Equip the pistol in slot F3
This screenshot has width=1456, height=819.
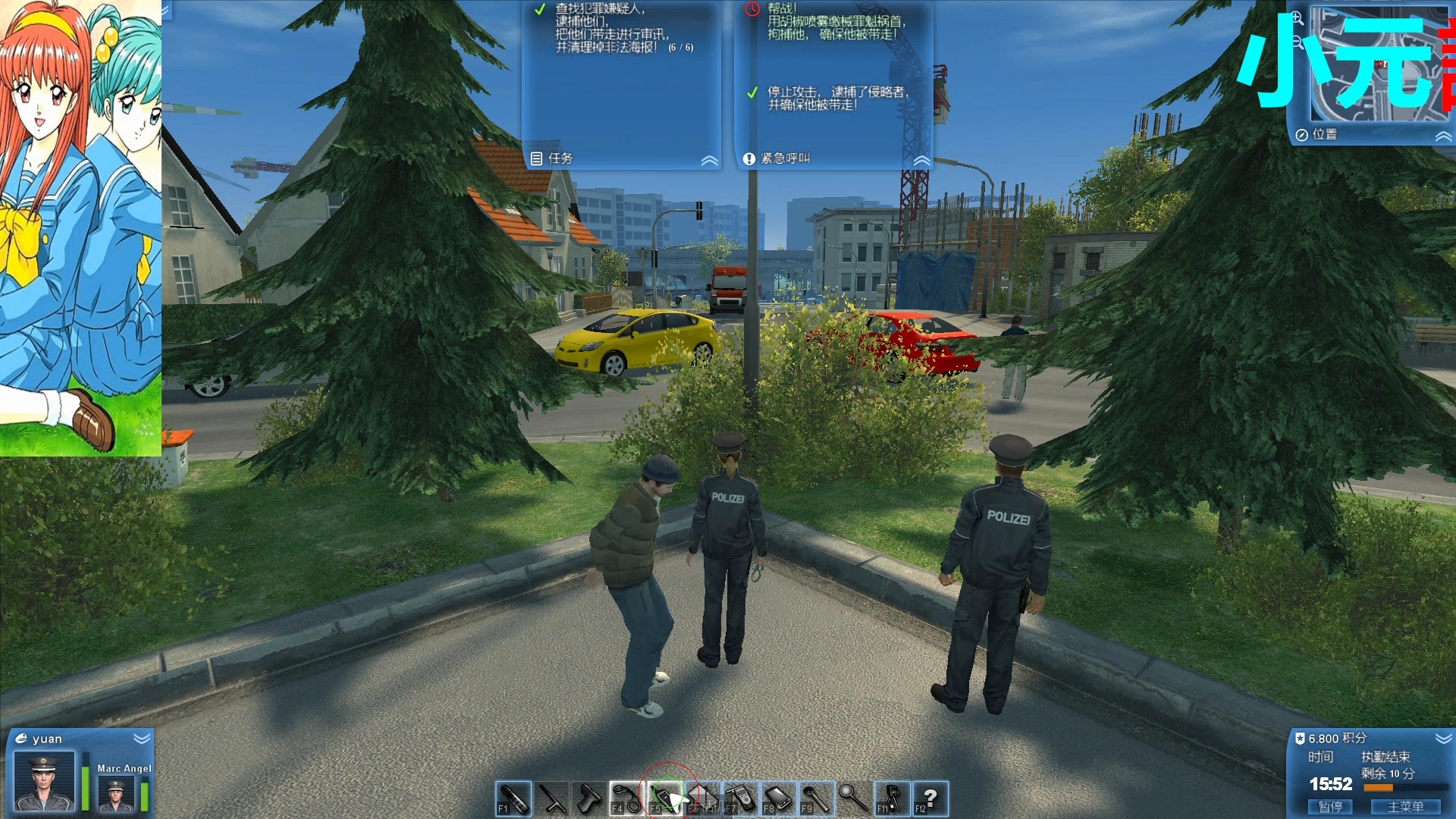coord(590,798)
